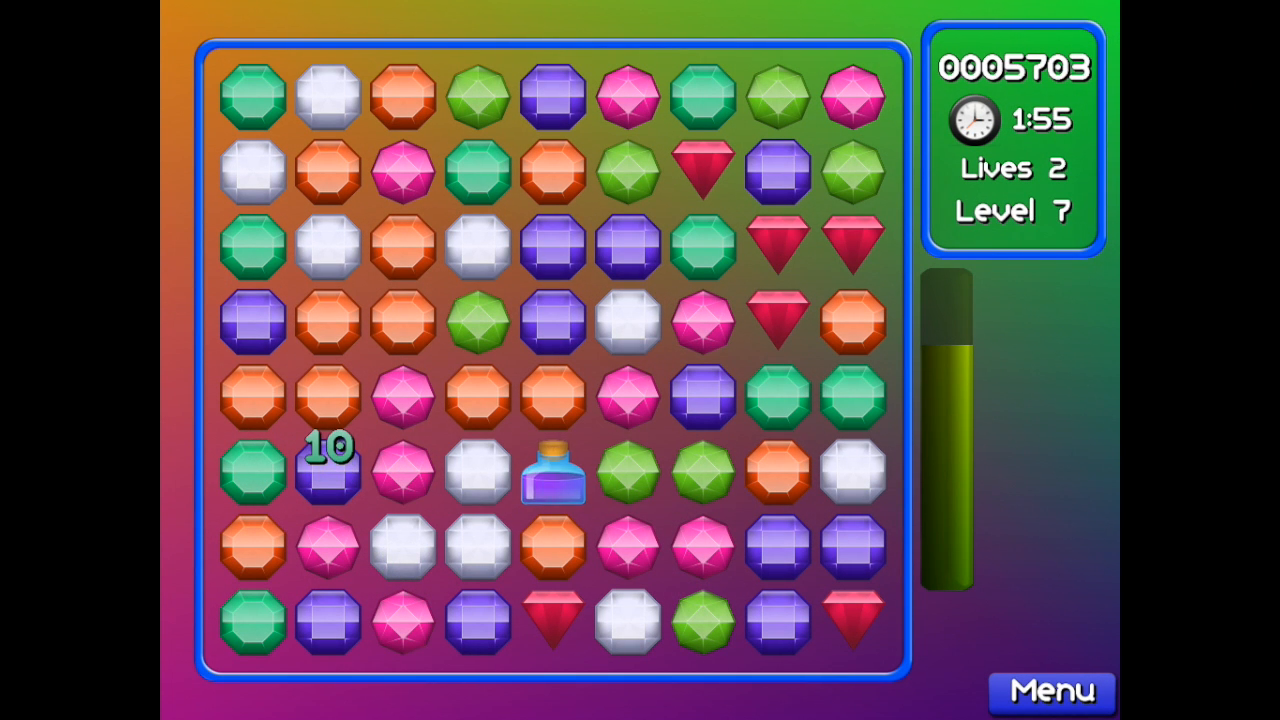Image resolution: width=1280 pixels, height=720 pixels.
Task: Click the potion bottle power-up gem
Action: 553,472
